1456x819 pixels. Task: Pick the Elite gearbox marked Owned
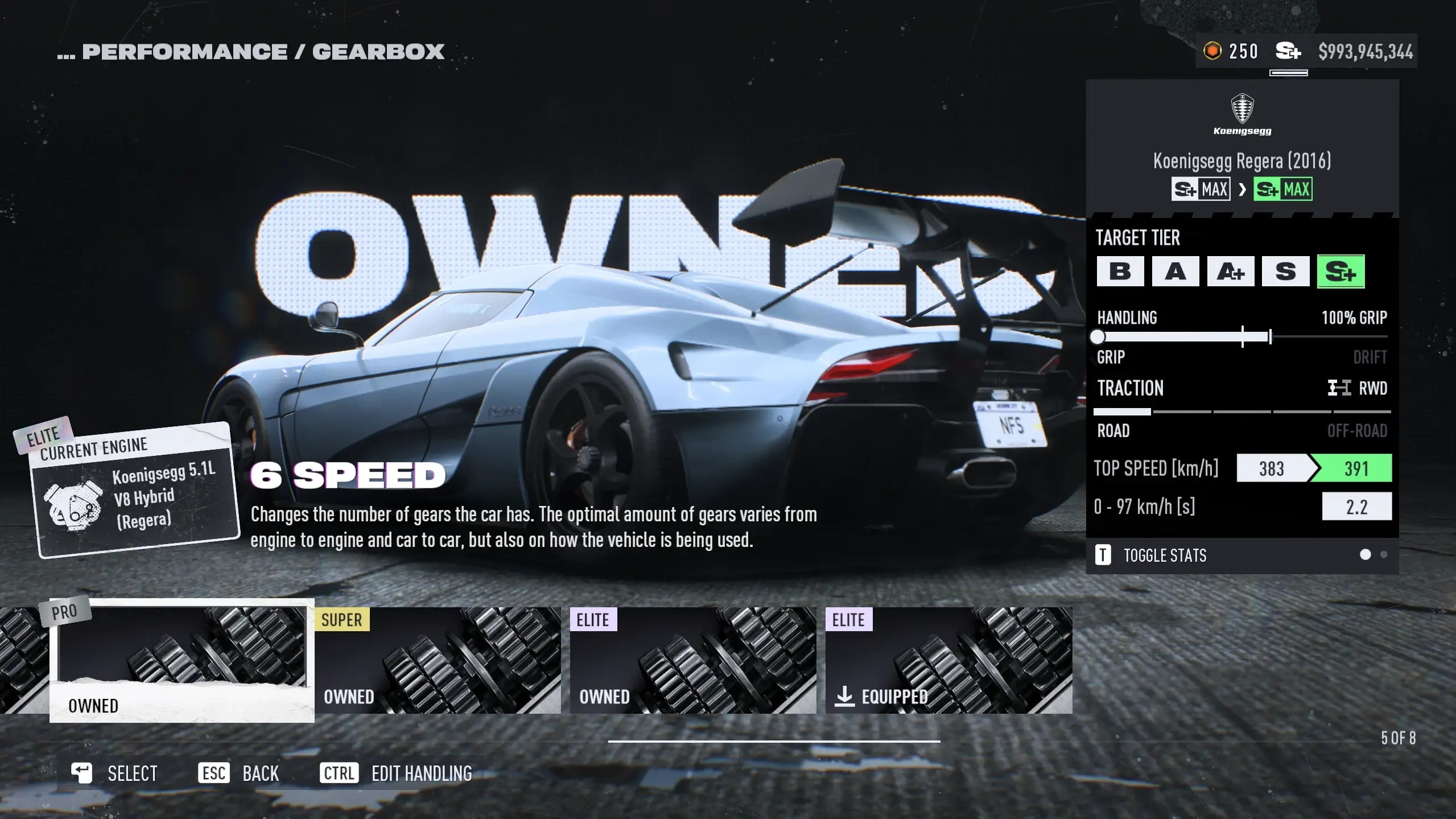[692, 660]
